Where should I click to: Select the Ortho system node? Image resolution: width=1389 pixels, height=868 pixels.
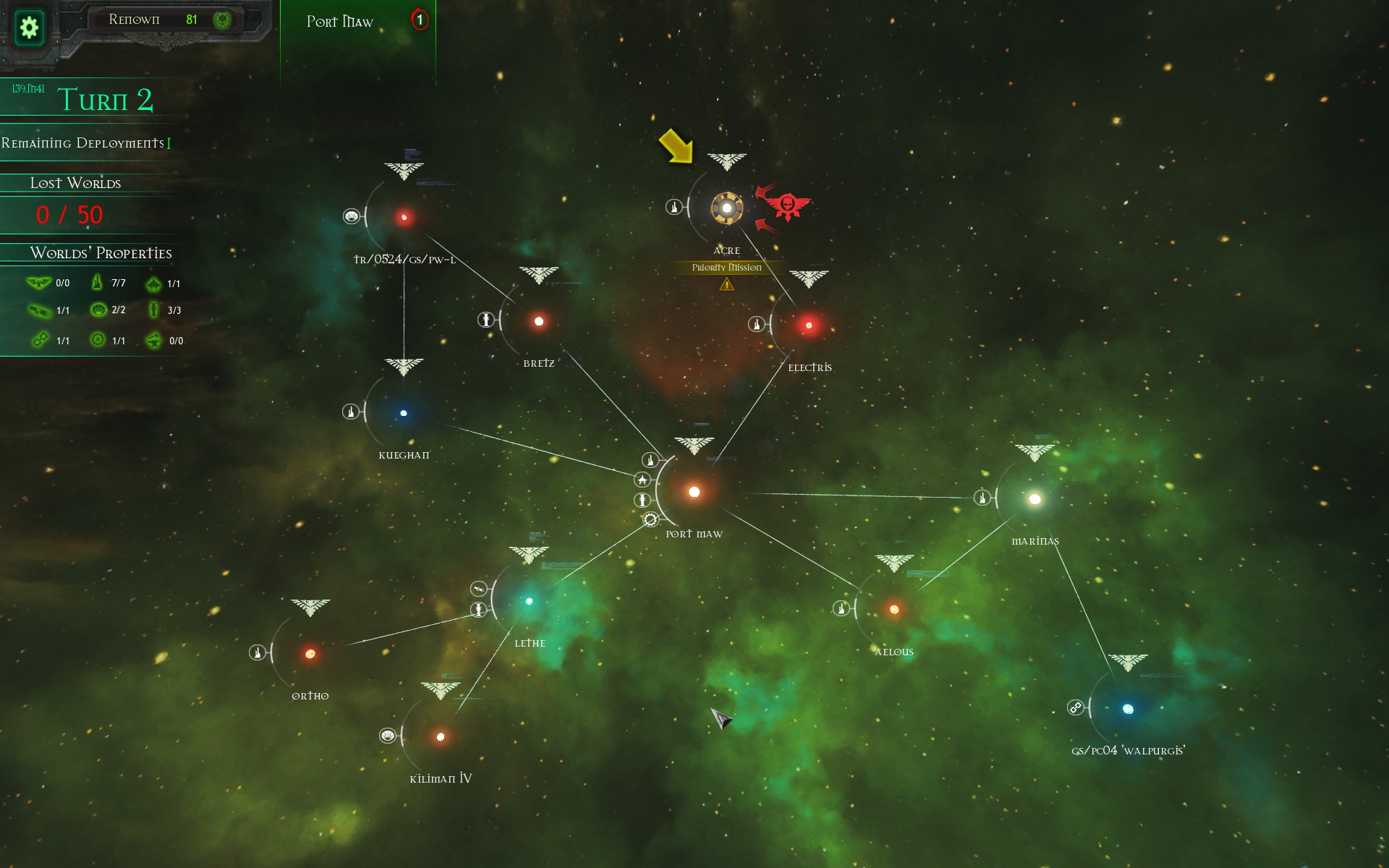click(x=310, y=654)
